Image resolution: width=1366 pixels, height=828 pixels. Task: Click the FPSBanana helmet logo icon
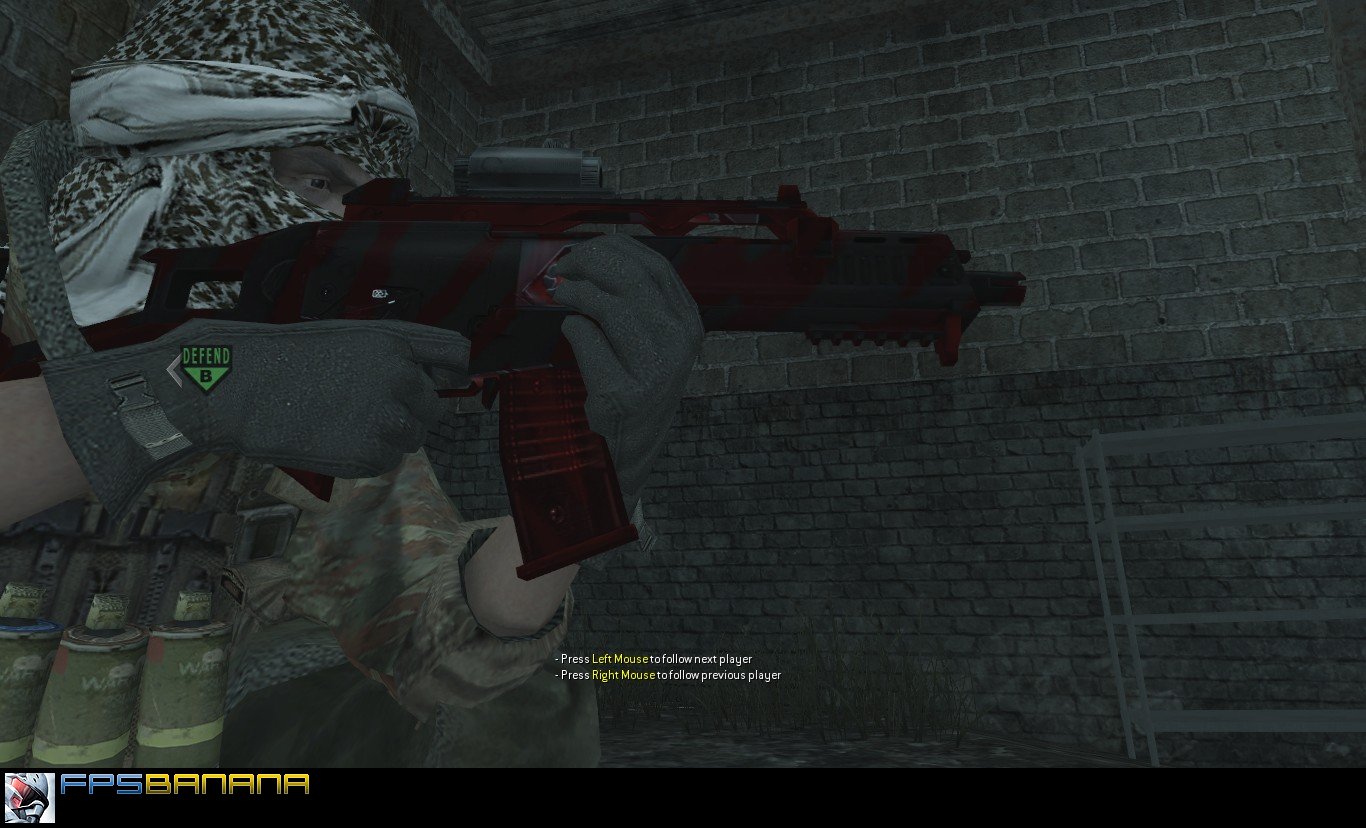pyautogui.click(x=30, y=800)
